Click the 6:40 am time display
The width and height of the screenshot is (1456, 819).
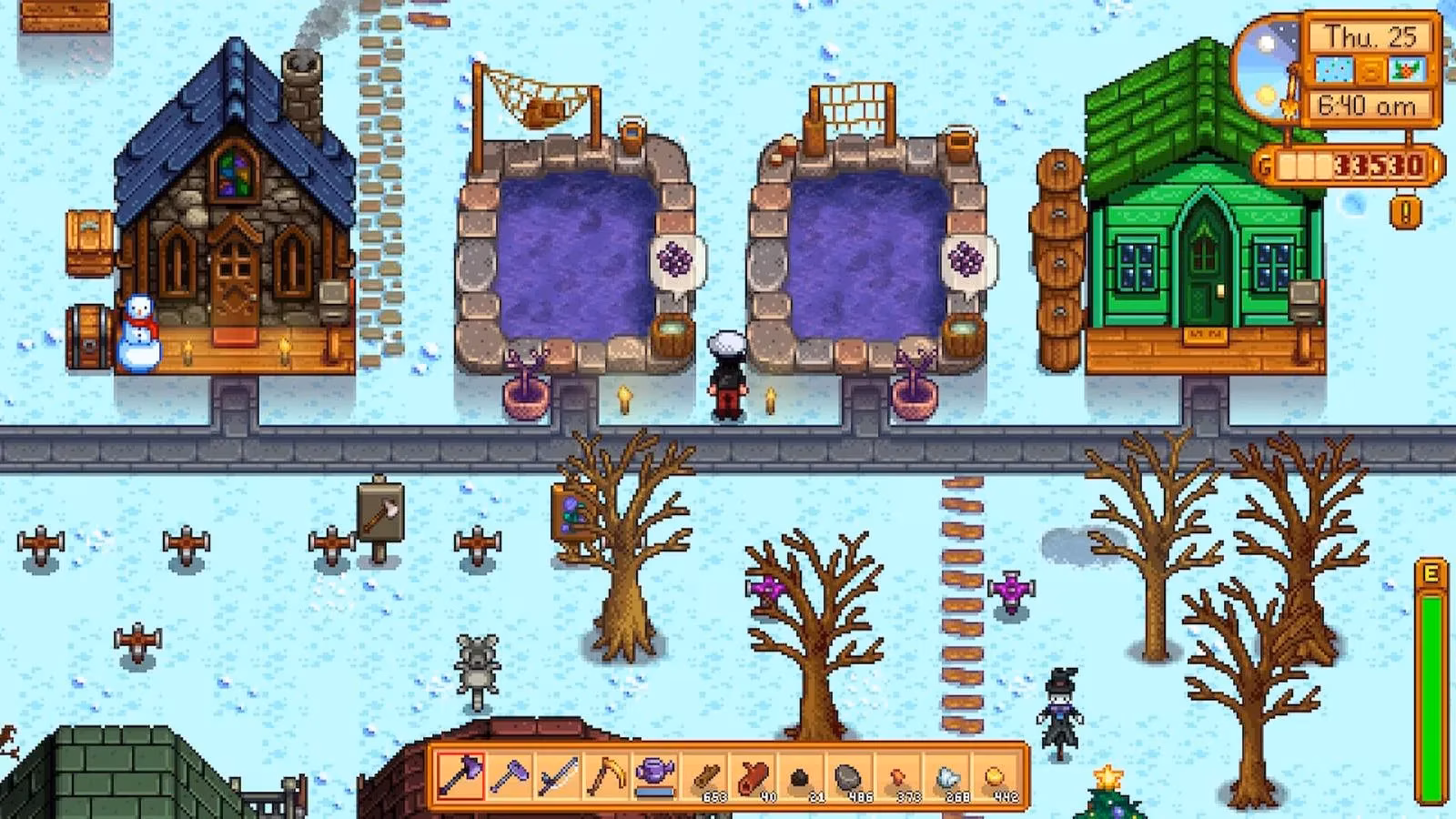[x=1370, y=106]
